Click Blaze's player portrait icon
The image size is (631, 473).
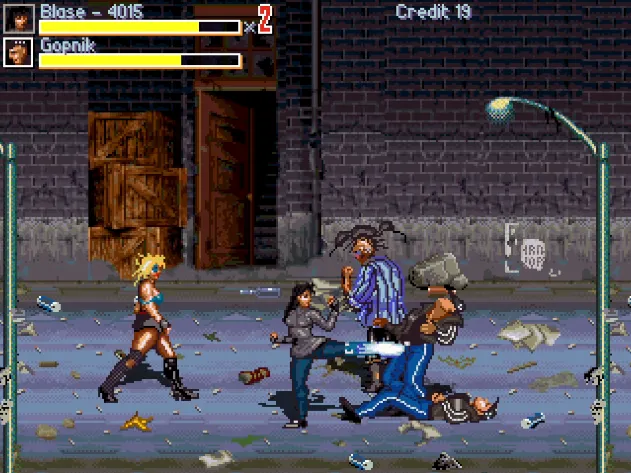[x=19, y=19]
